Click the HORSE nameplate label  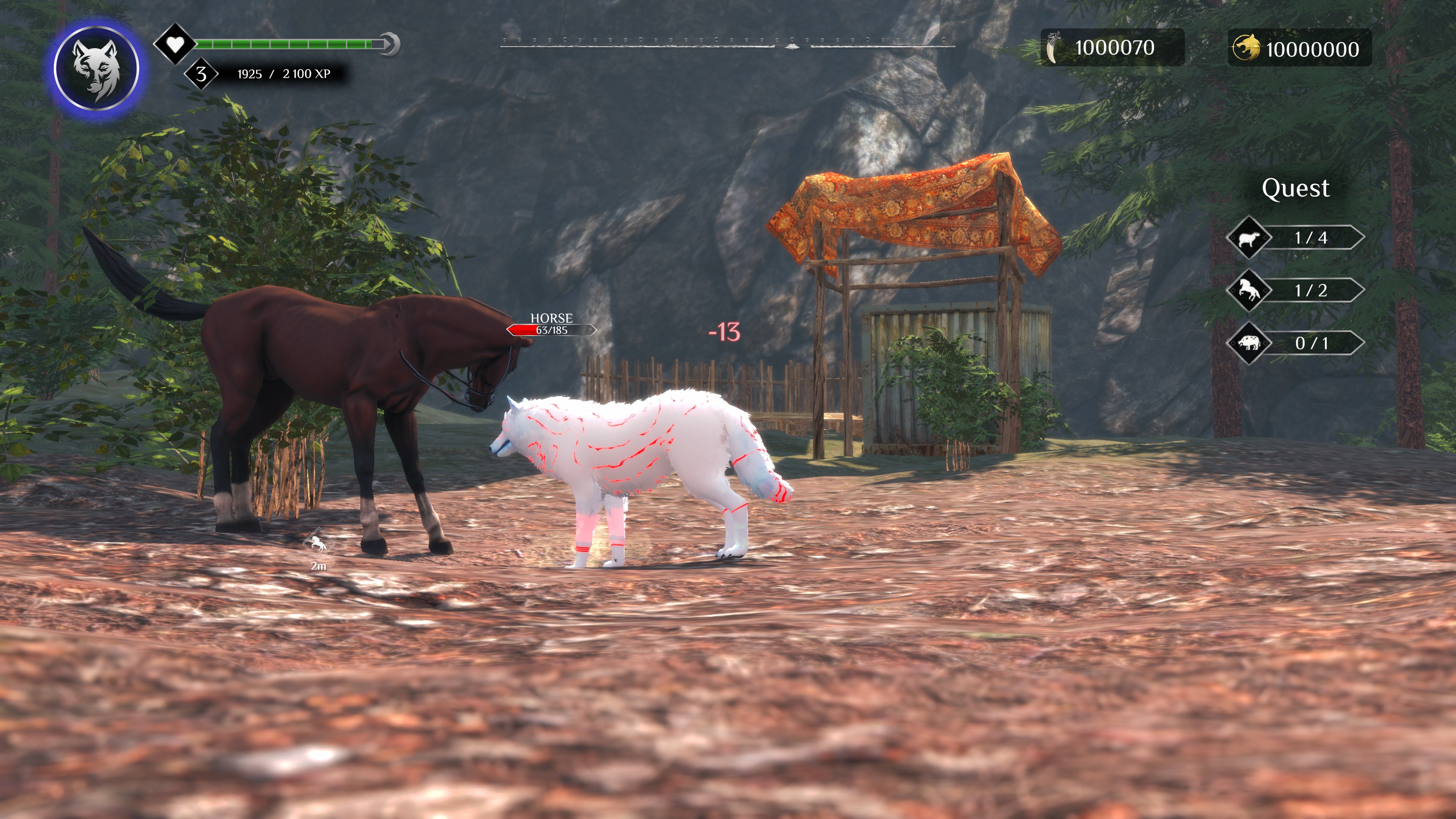coord(552,318)
